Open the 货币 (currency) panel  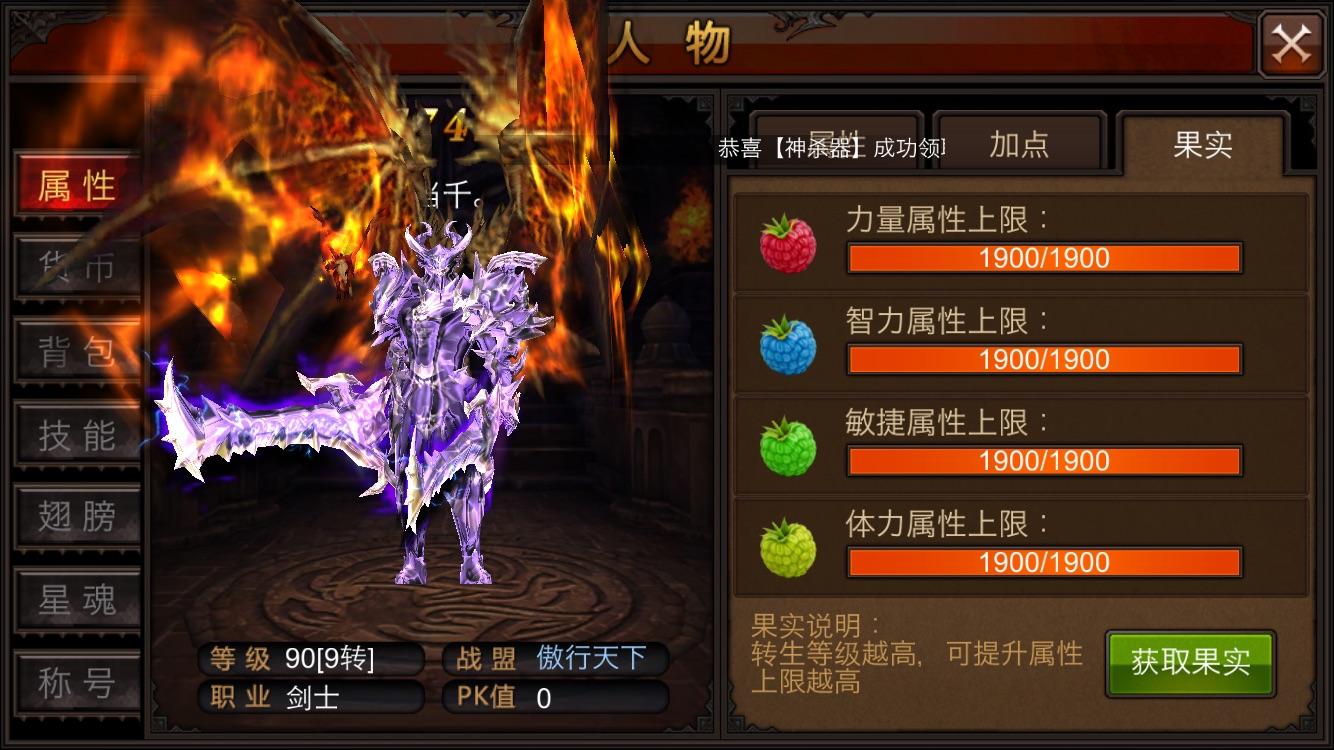click(x=77, y=268)
